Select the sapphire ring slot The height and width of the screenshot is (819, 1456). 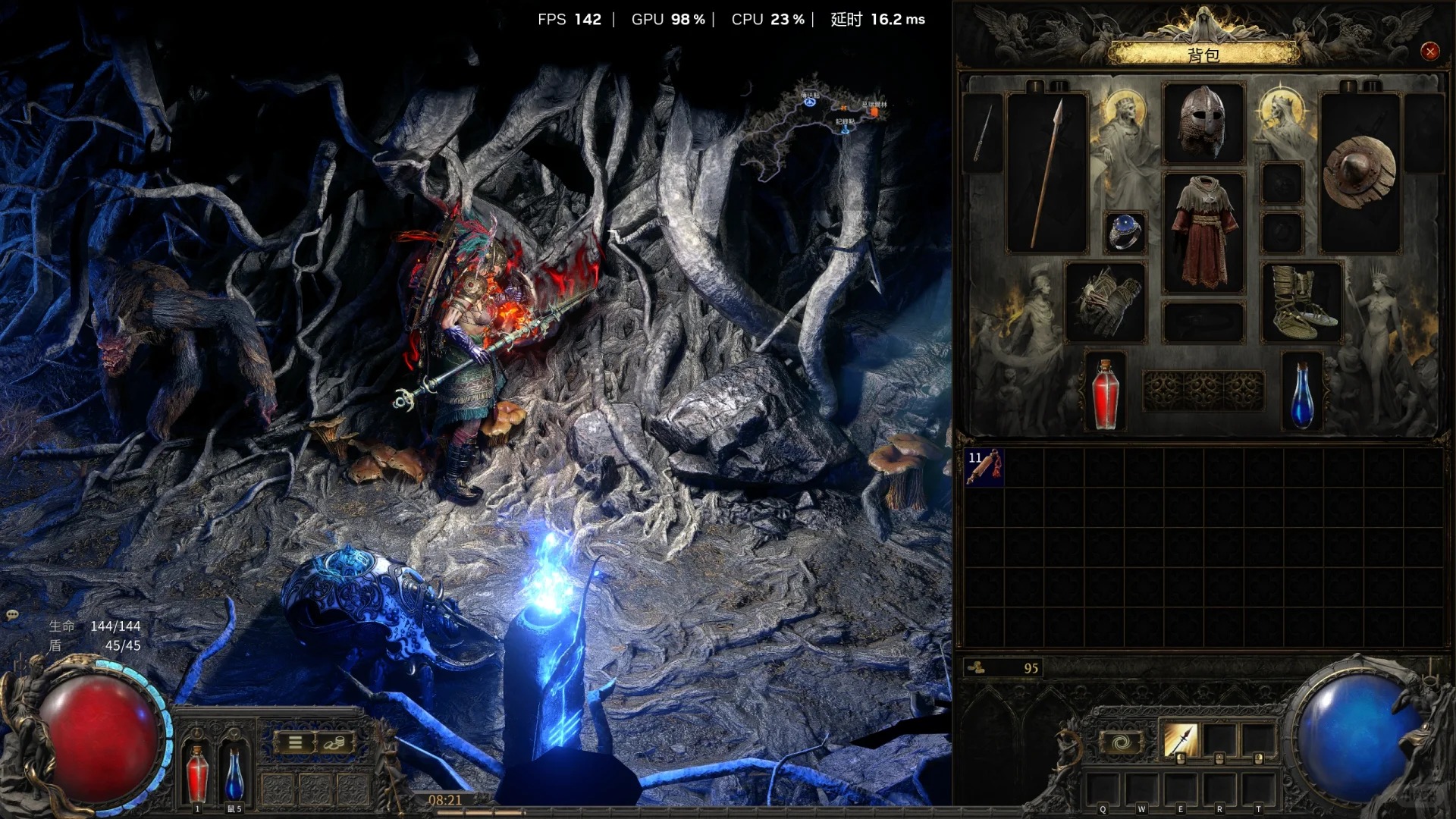[x=1125, y=232]
